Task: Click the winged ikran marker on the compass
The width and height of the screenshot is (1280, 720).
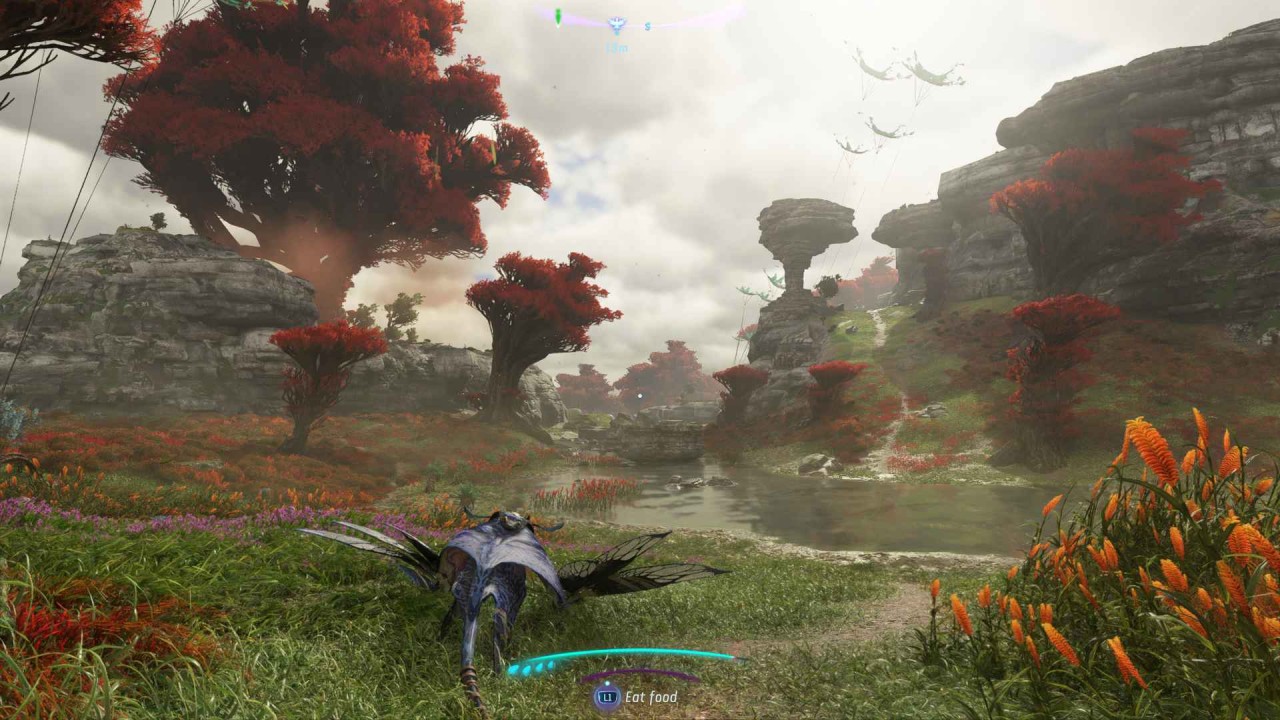Action: coord(616,25)
